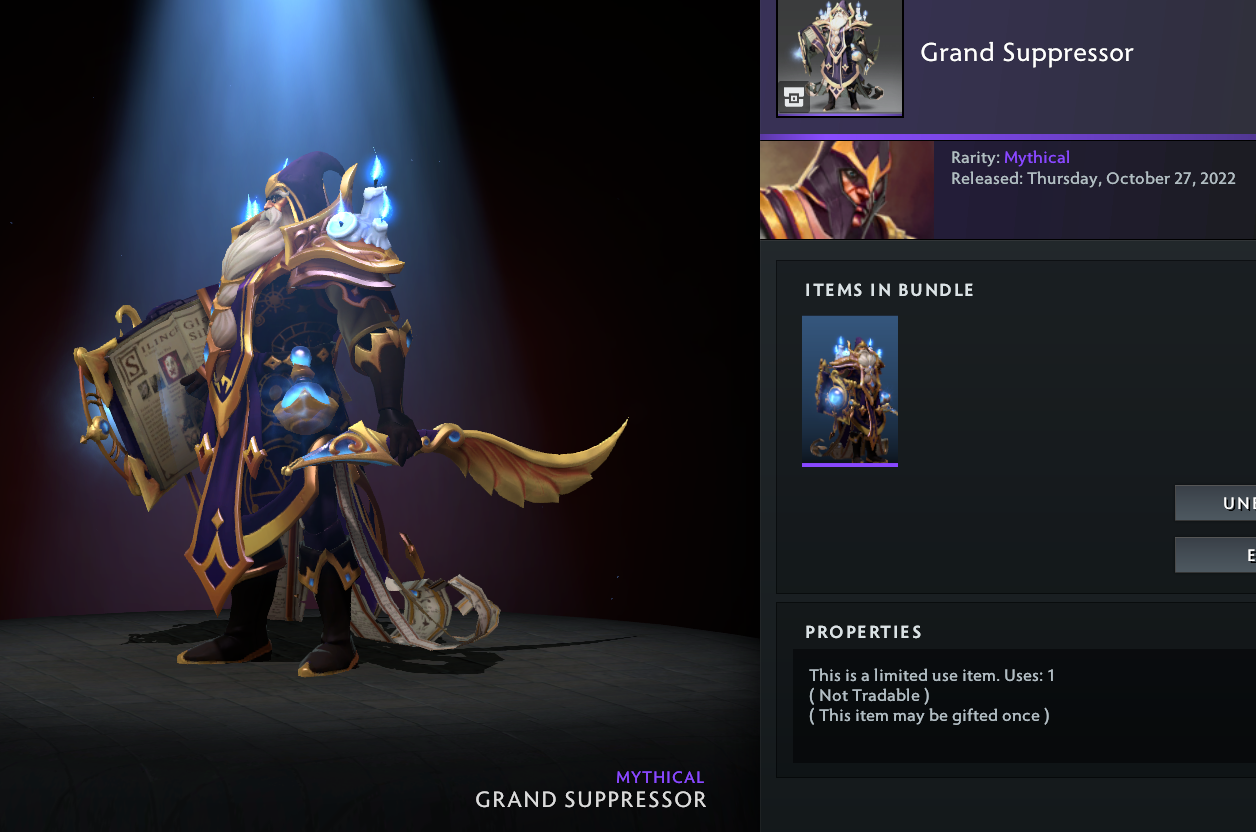
Task: Click the Silencer hero portrait
Action: (847, 190)
